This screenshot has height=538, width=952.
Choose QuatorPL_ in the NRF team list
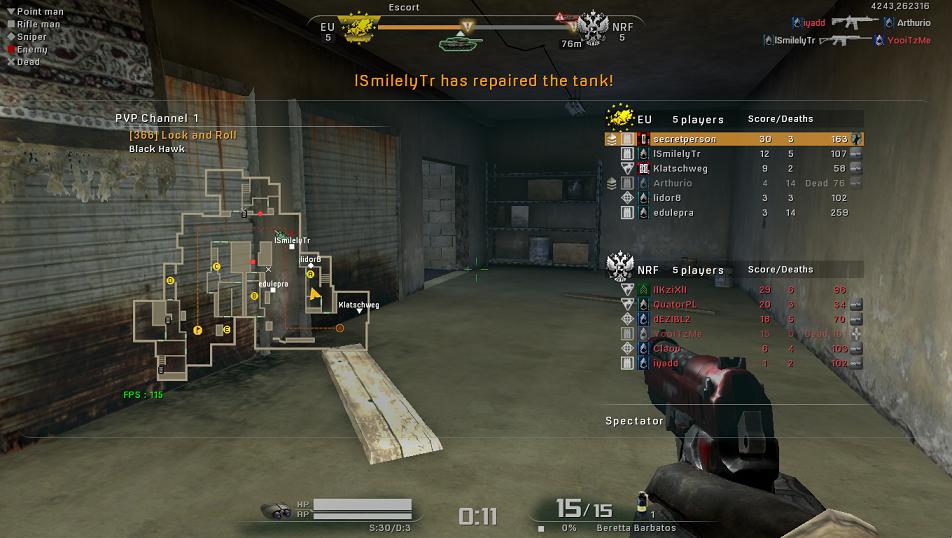[x=733, y=304]
